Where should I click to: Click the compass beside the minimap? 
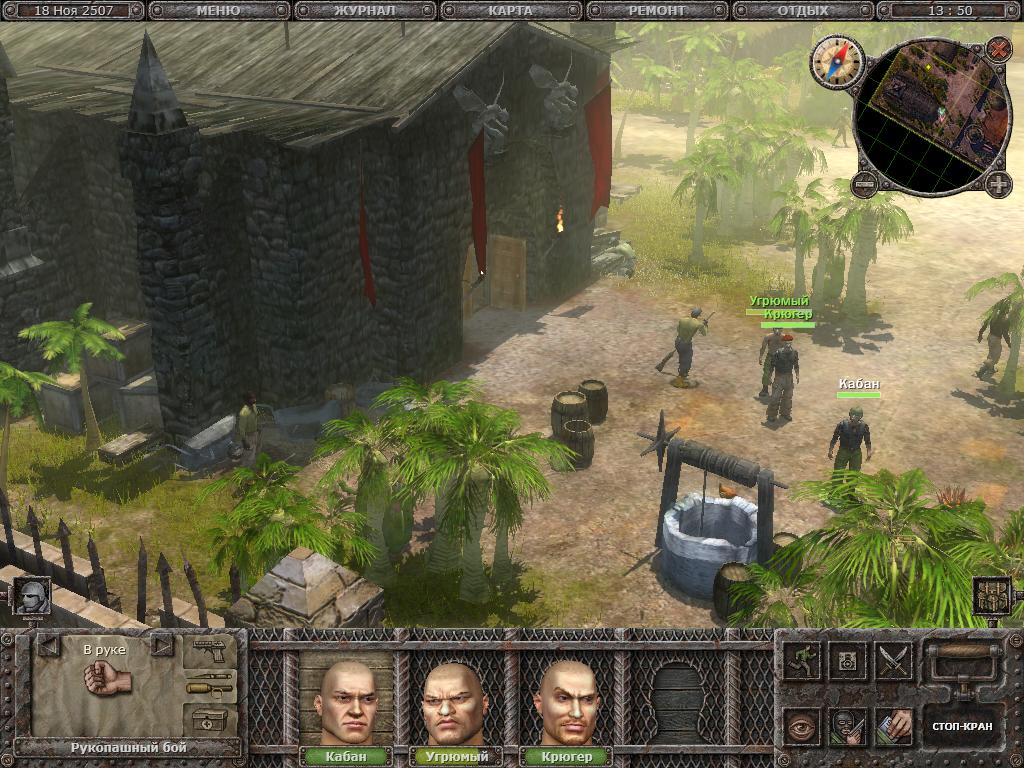click(x=836, y=60)
